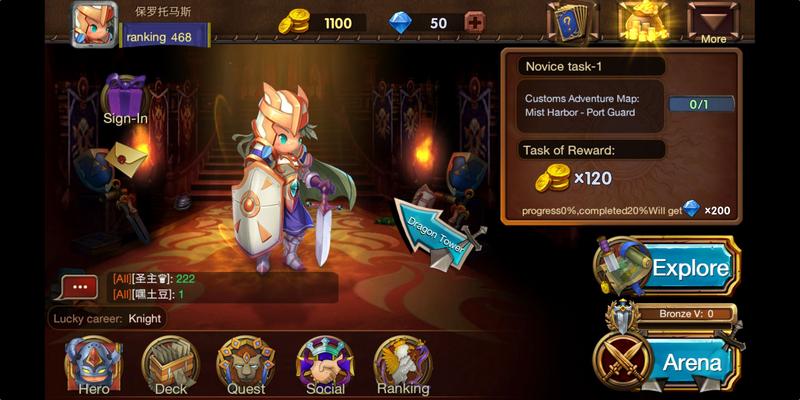Open the chat with the red speech bubble
Screen dimensions: 800x400
80,288
